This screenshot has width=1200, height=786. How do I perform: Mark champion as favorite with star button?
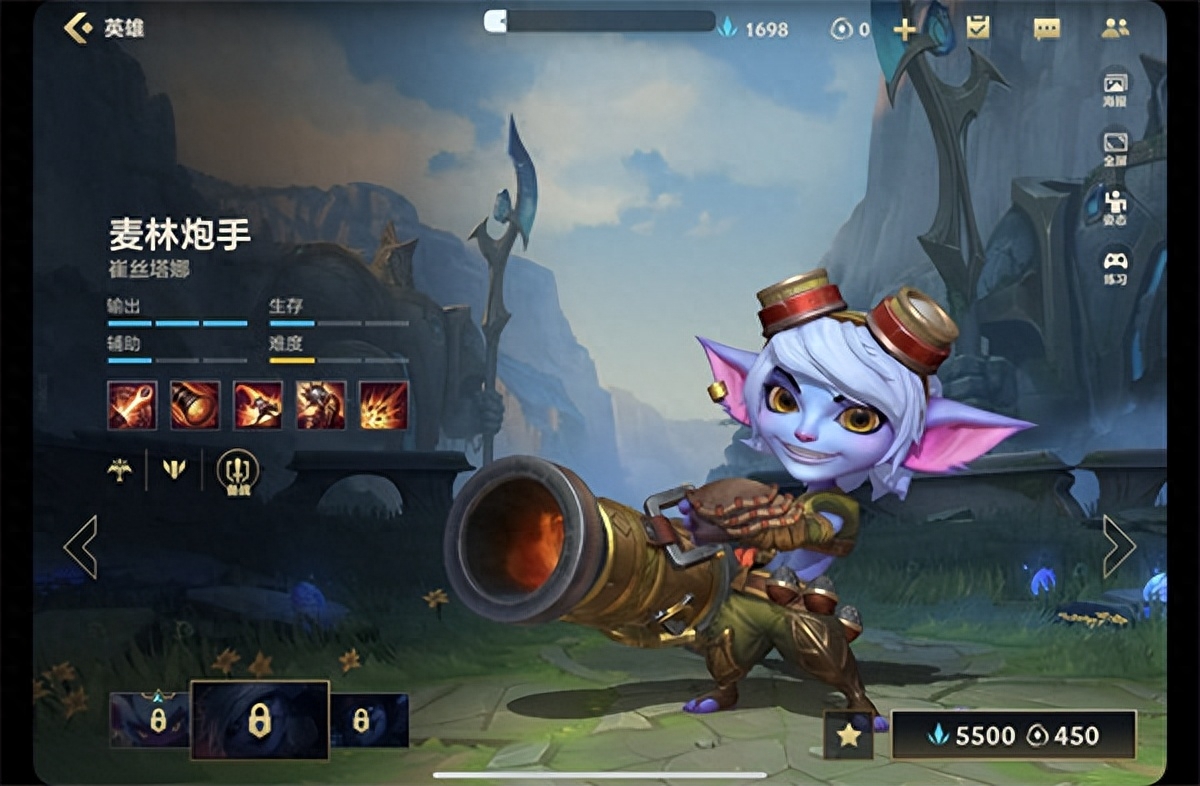pyautogui.click(x=848, y=736)
